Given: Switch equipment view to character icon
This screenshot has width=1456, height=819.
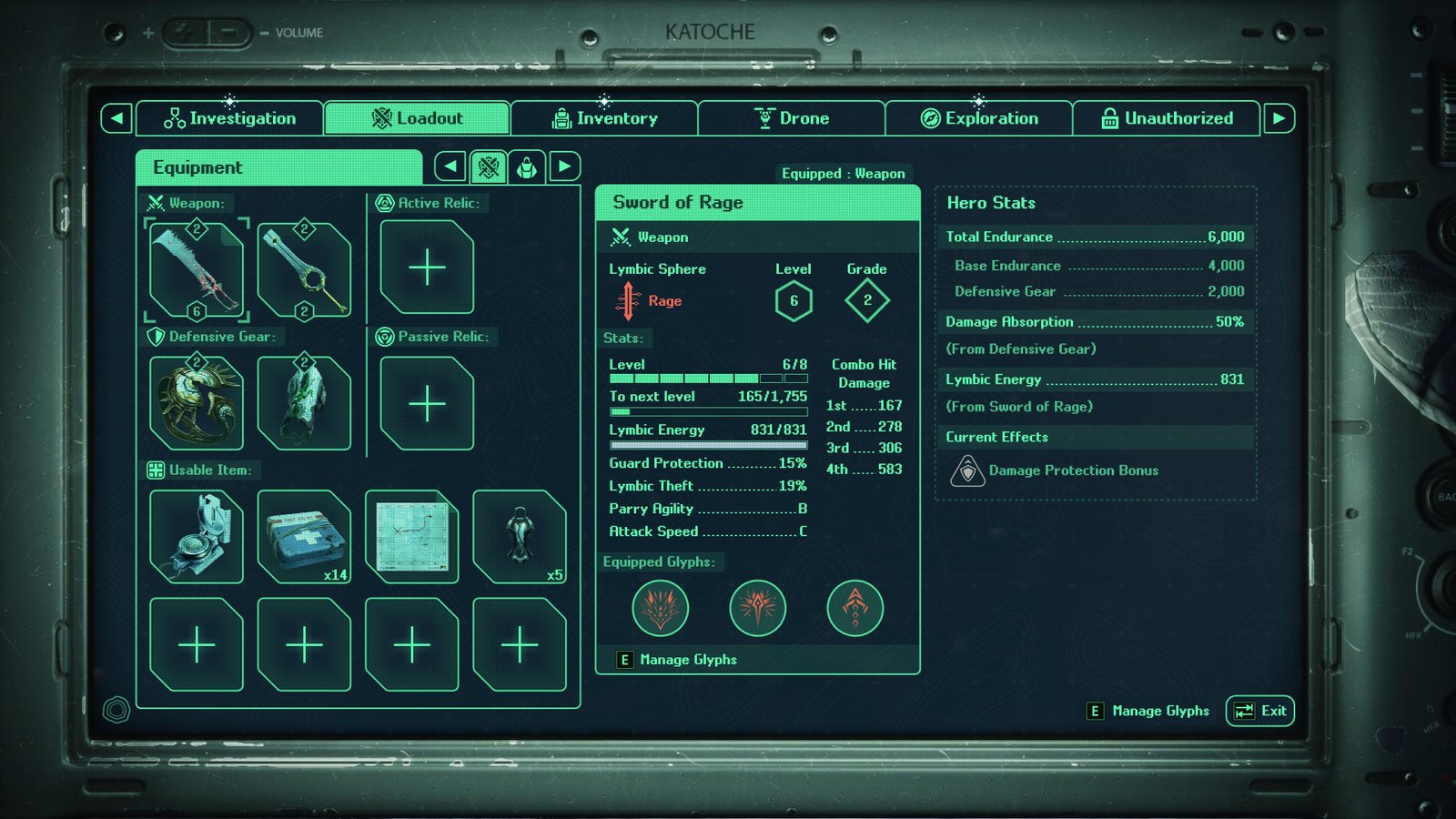Looking at the screenshot, I should 527,167.
